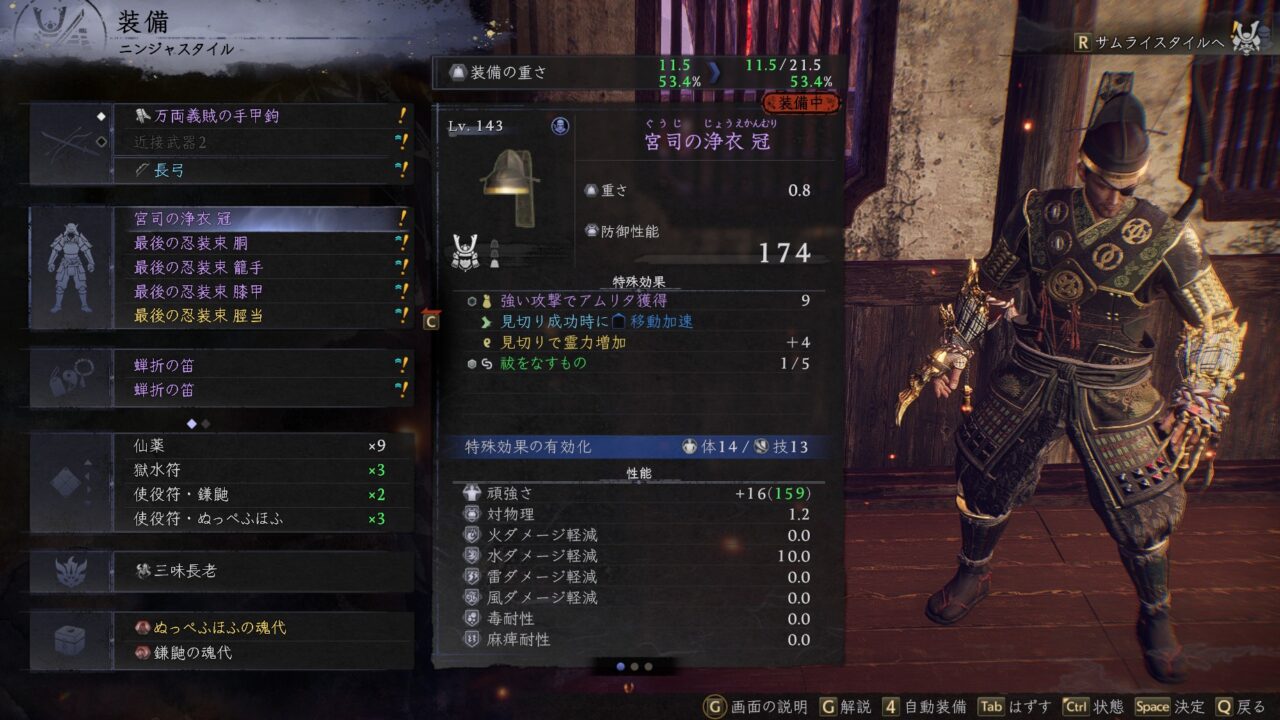
Task: Select the 仙薬 elixir item slot
Action: (260, 446)
